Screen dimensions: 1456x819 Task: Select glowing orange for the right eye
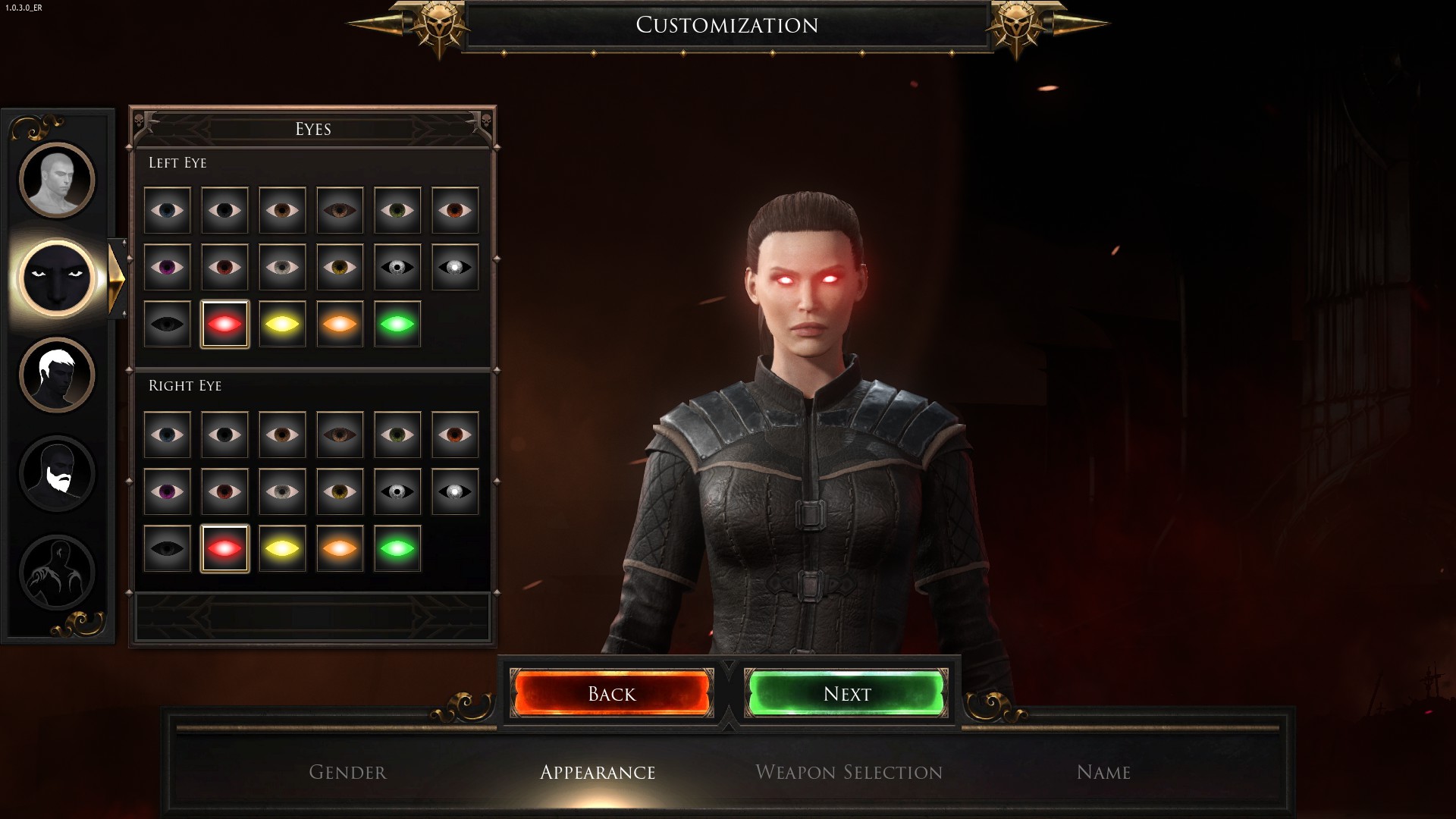(340, 548)
